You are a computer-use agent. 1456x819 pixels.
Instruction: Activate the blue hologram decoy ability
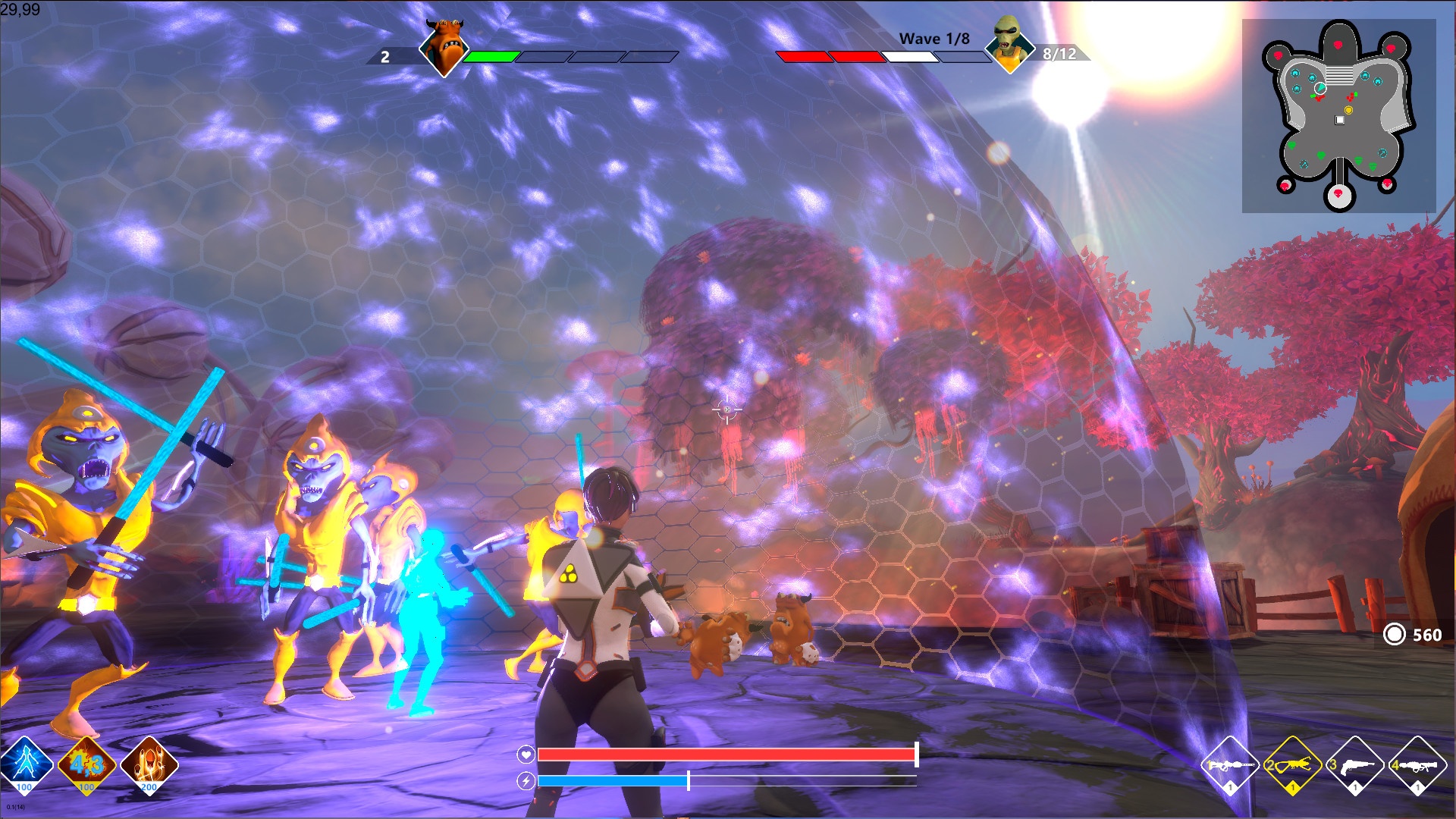click(x=25, y=764)
